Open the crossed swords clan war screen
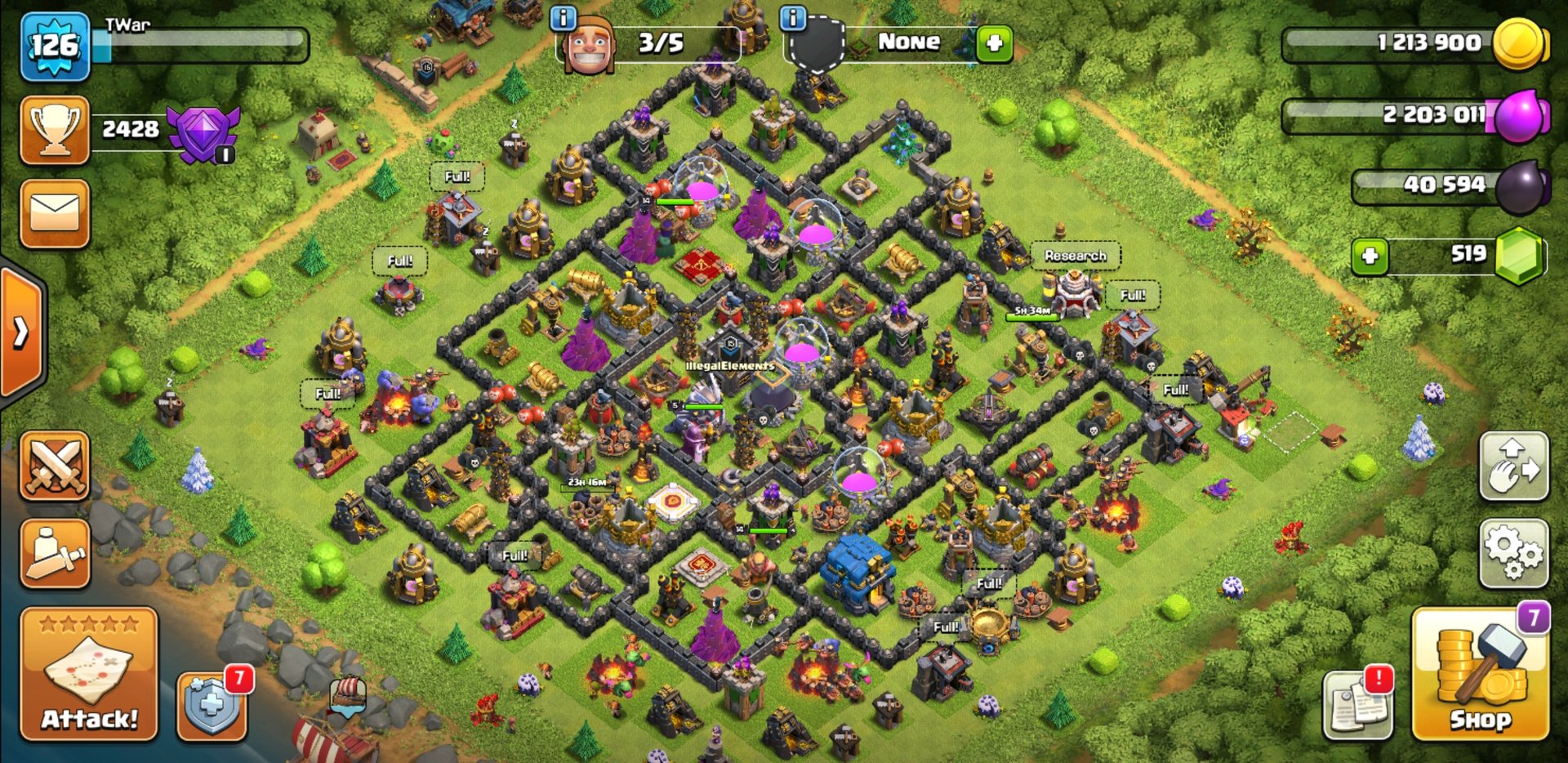 tap(55, 466)
